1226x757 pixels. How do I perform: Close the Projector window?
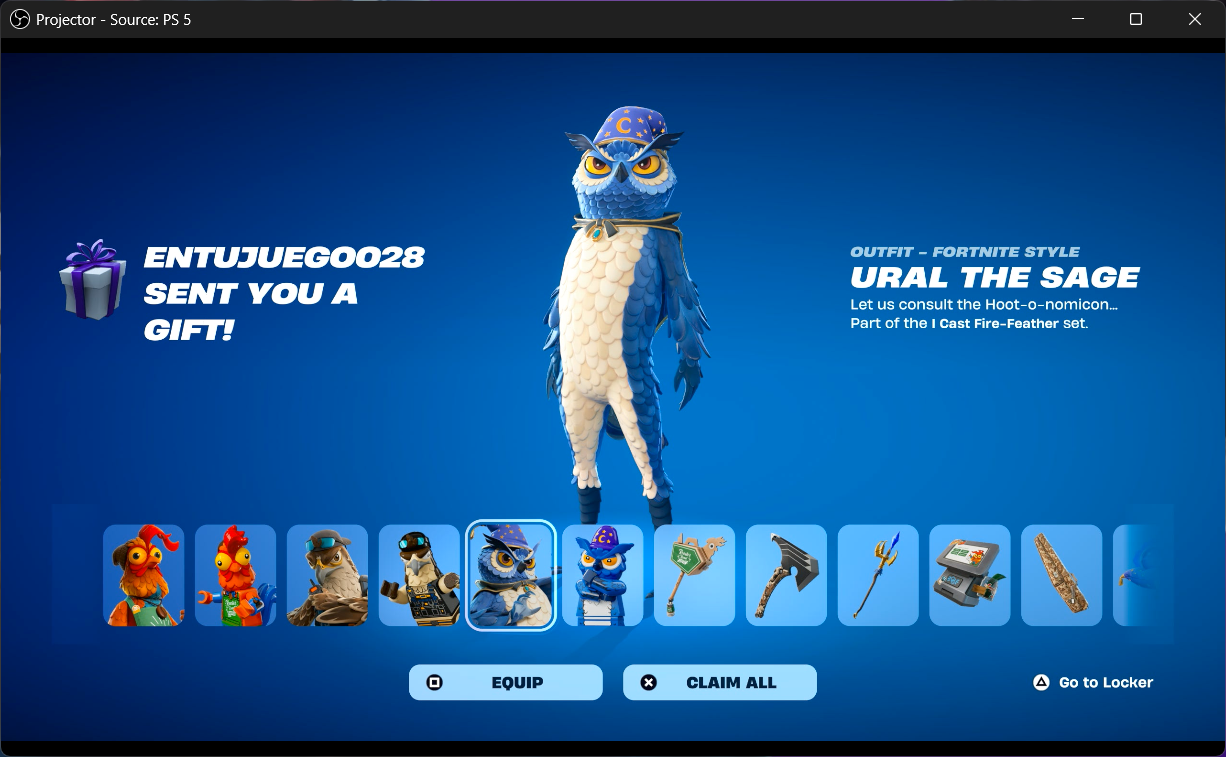[1195, 19]
